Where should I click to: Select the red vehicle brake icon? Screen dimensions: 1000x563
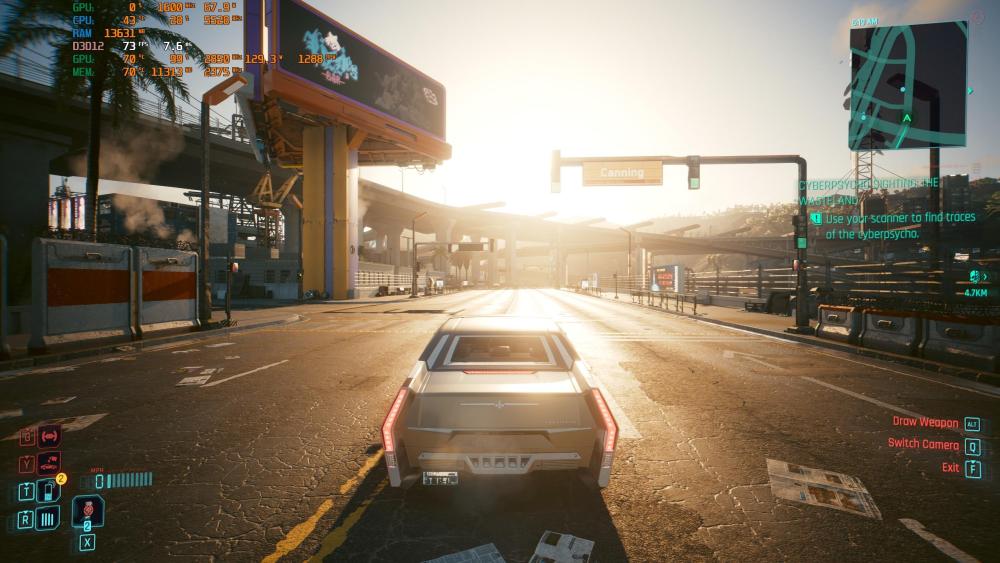pyautogui.click(x=49, y=436)
